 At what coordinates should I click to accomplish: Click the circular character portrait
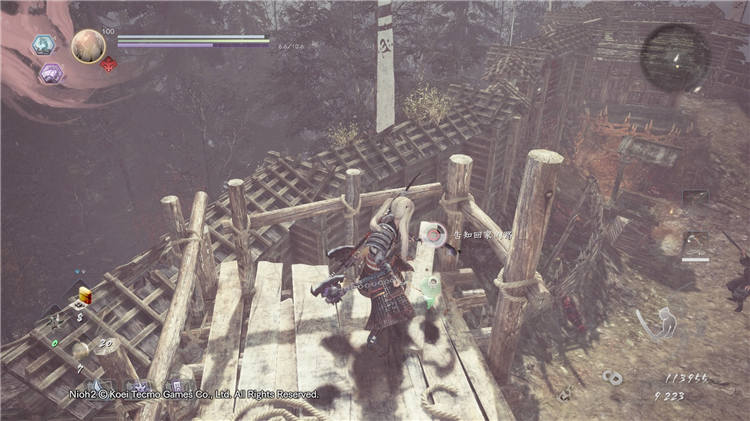click(x=88, y=46)
